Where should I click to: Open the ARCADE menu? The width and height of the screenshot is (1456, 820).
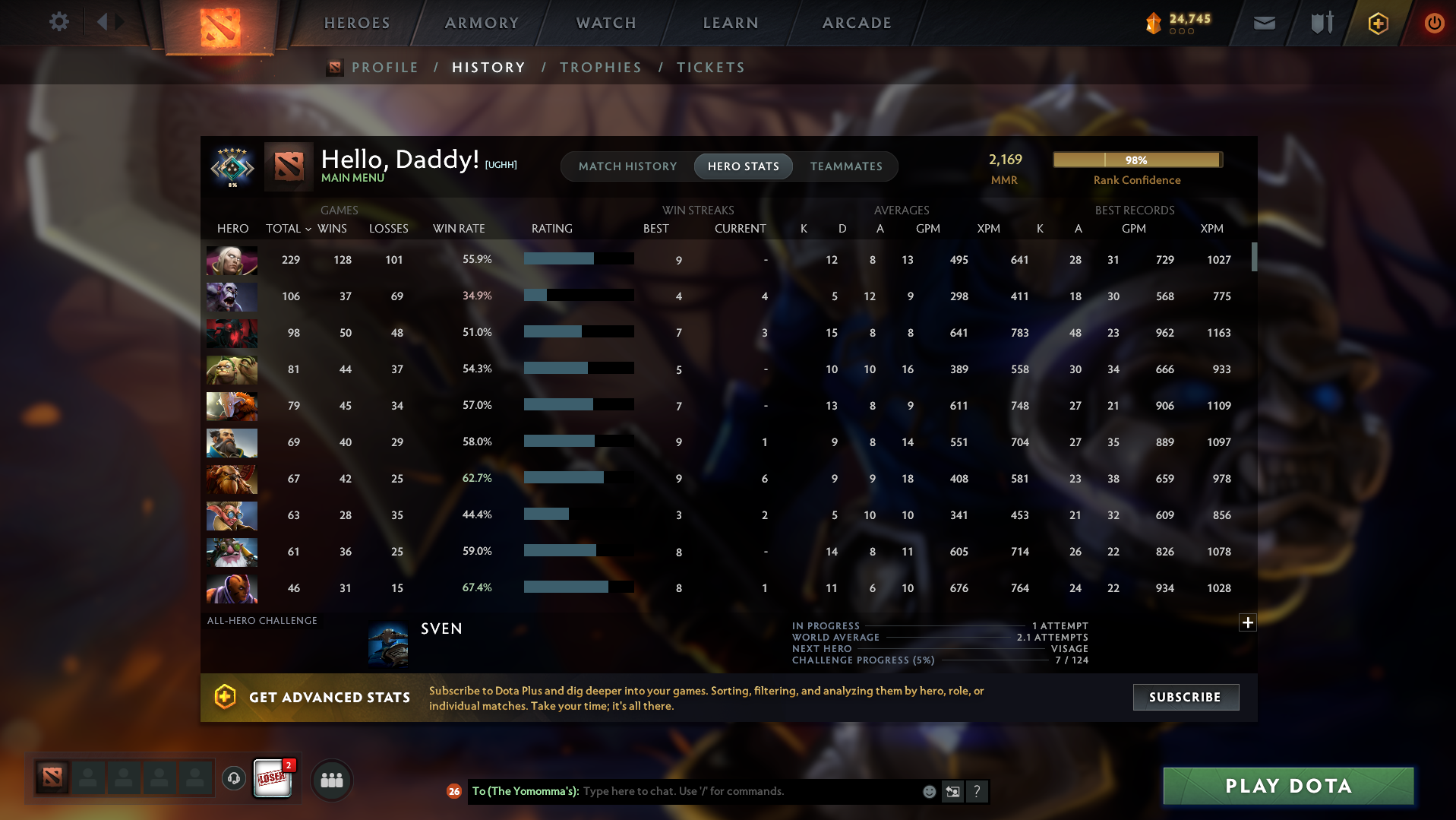point(857,23)
